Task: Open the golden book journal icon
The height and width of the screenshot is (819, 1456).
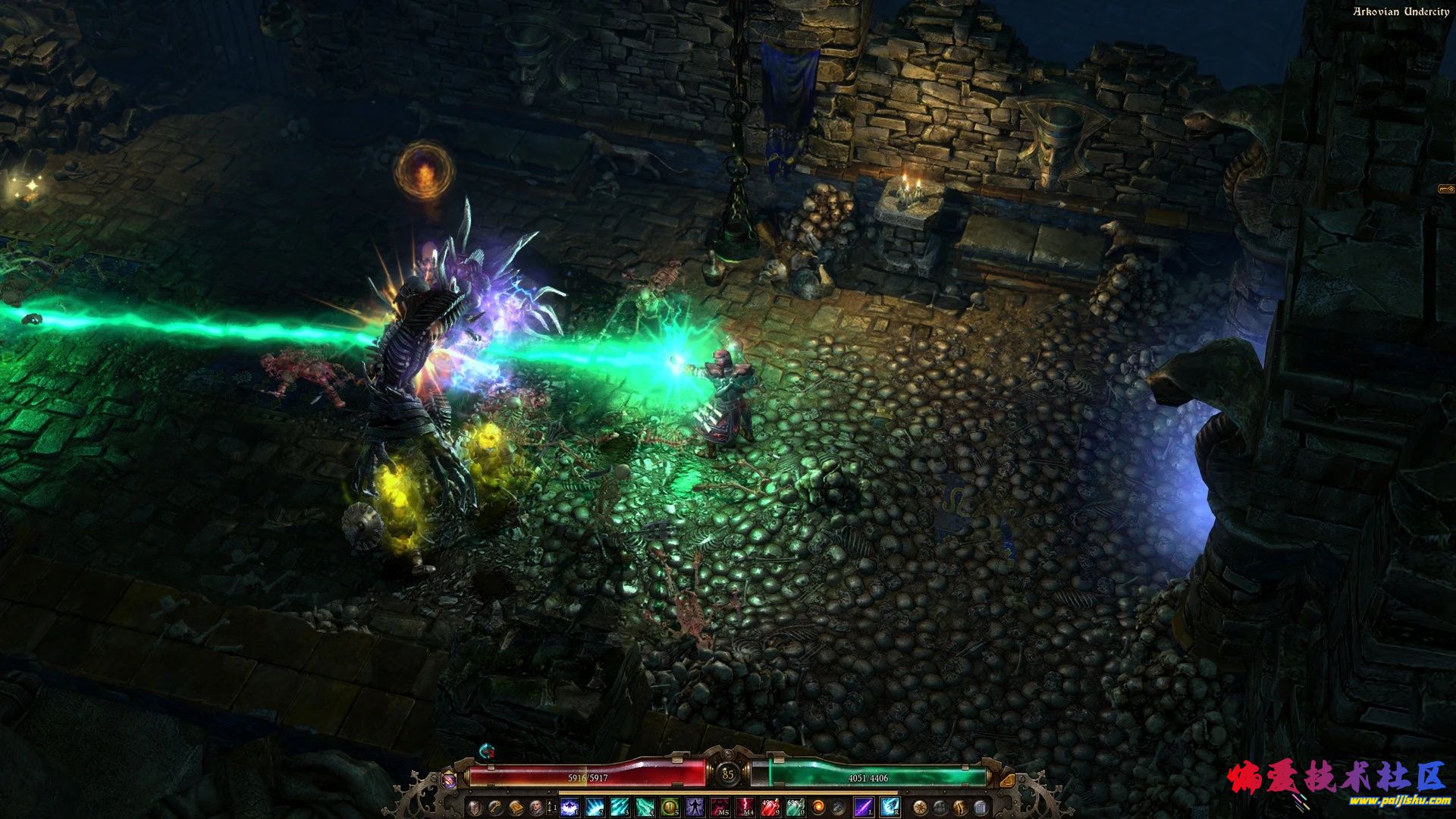Action: tap(516, 807)
